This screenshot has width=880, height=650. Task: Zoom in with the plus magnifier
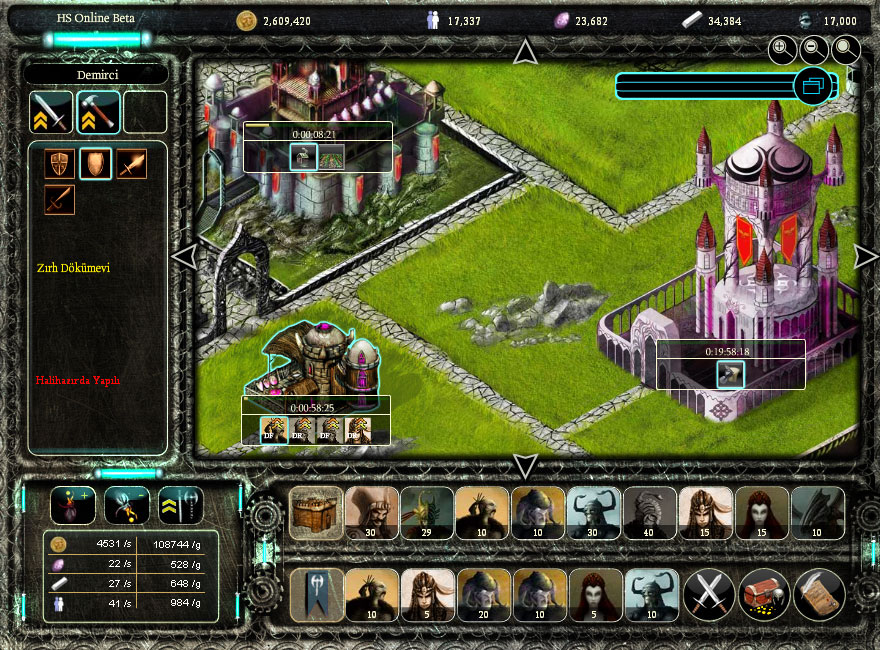click(782, 48)
